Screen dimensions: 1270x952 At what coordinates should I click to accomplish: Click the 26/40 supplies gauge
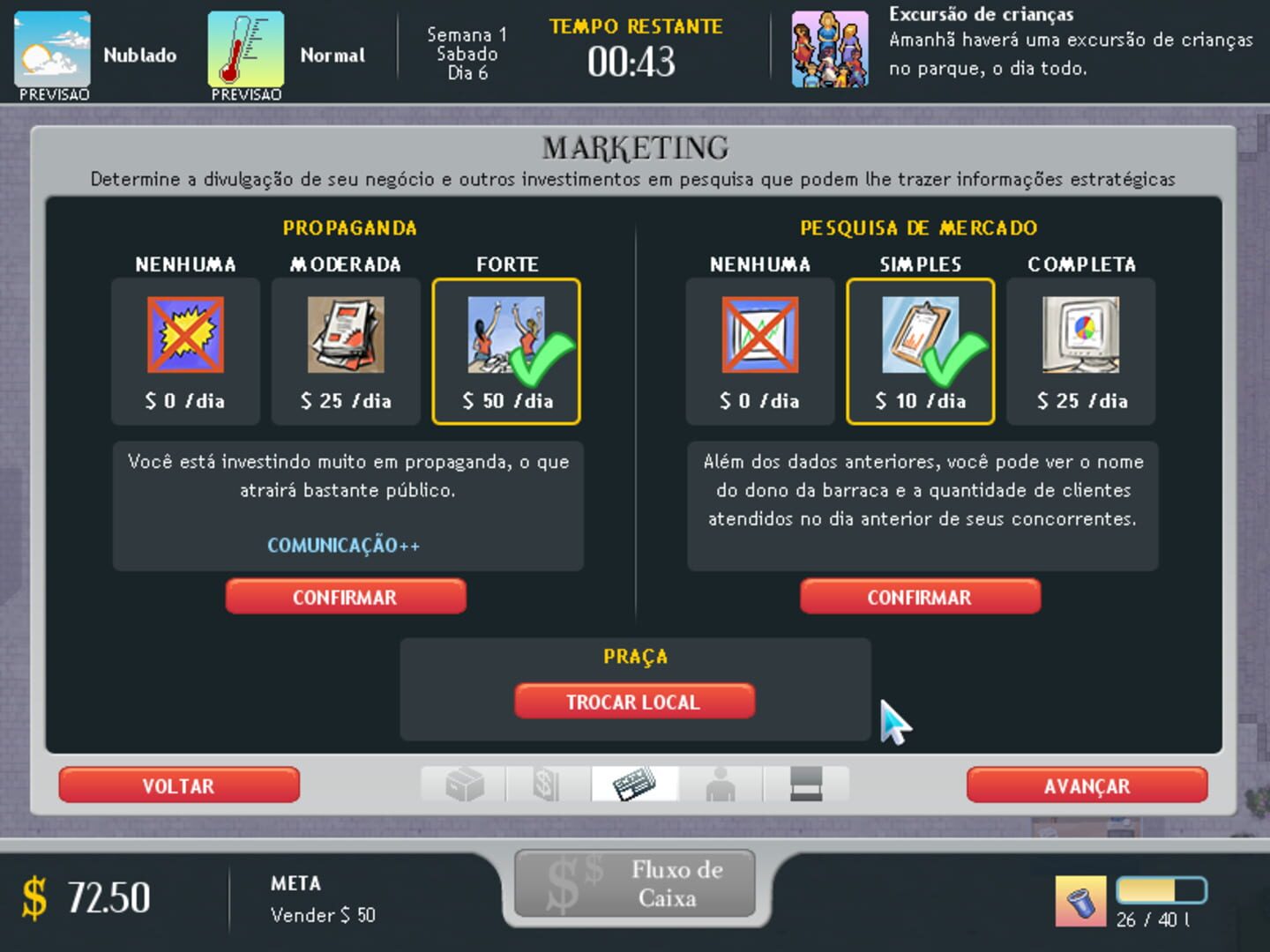(1162, 893)
